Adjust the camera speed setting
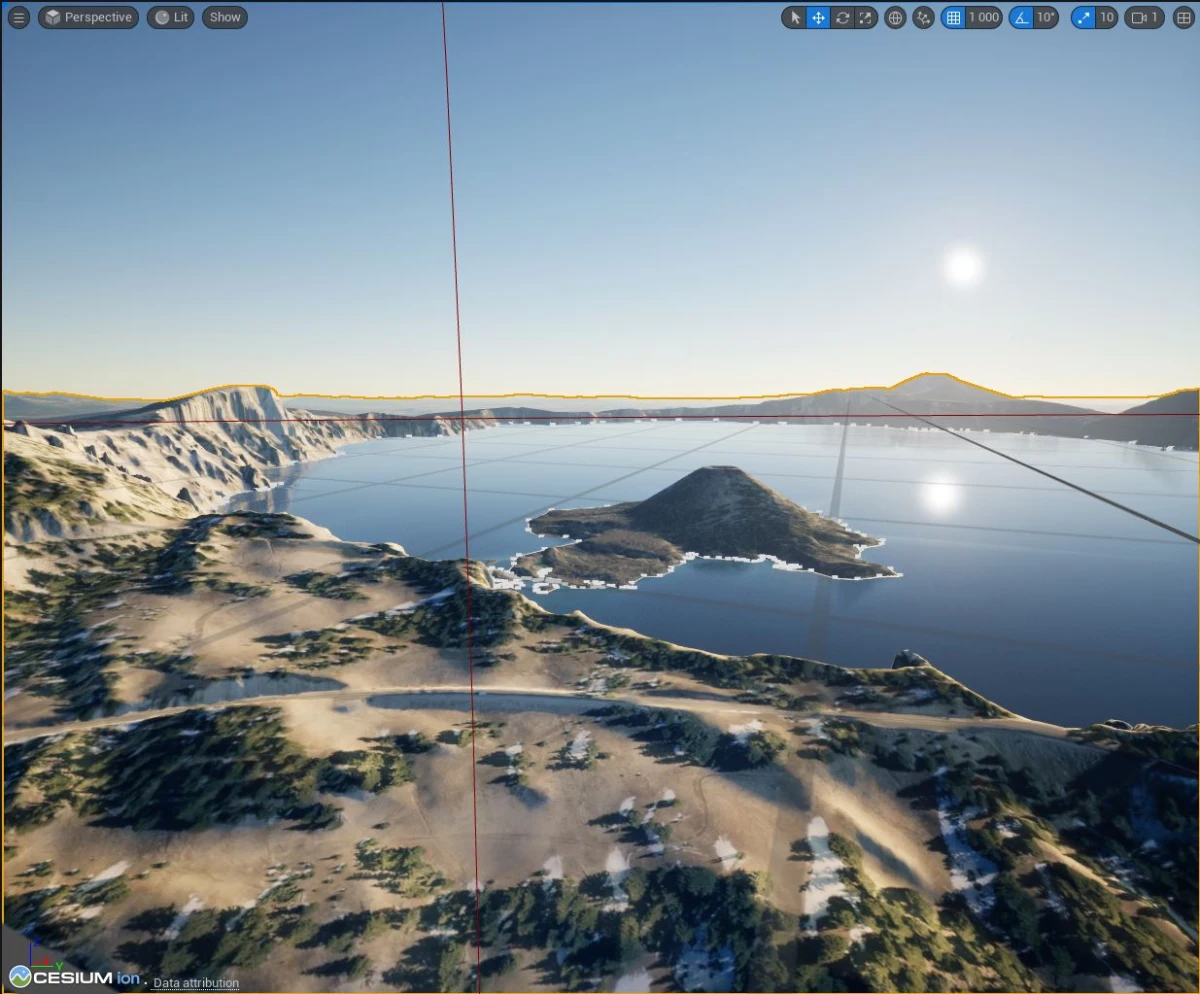Image resolution: width=1200 pixels, height=994 pixels. [1144, 17]
